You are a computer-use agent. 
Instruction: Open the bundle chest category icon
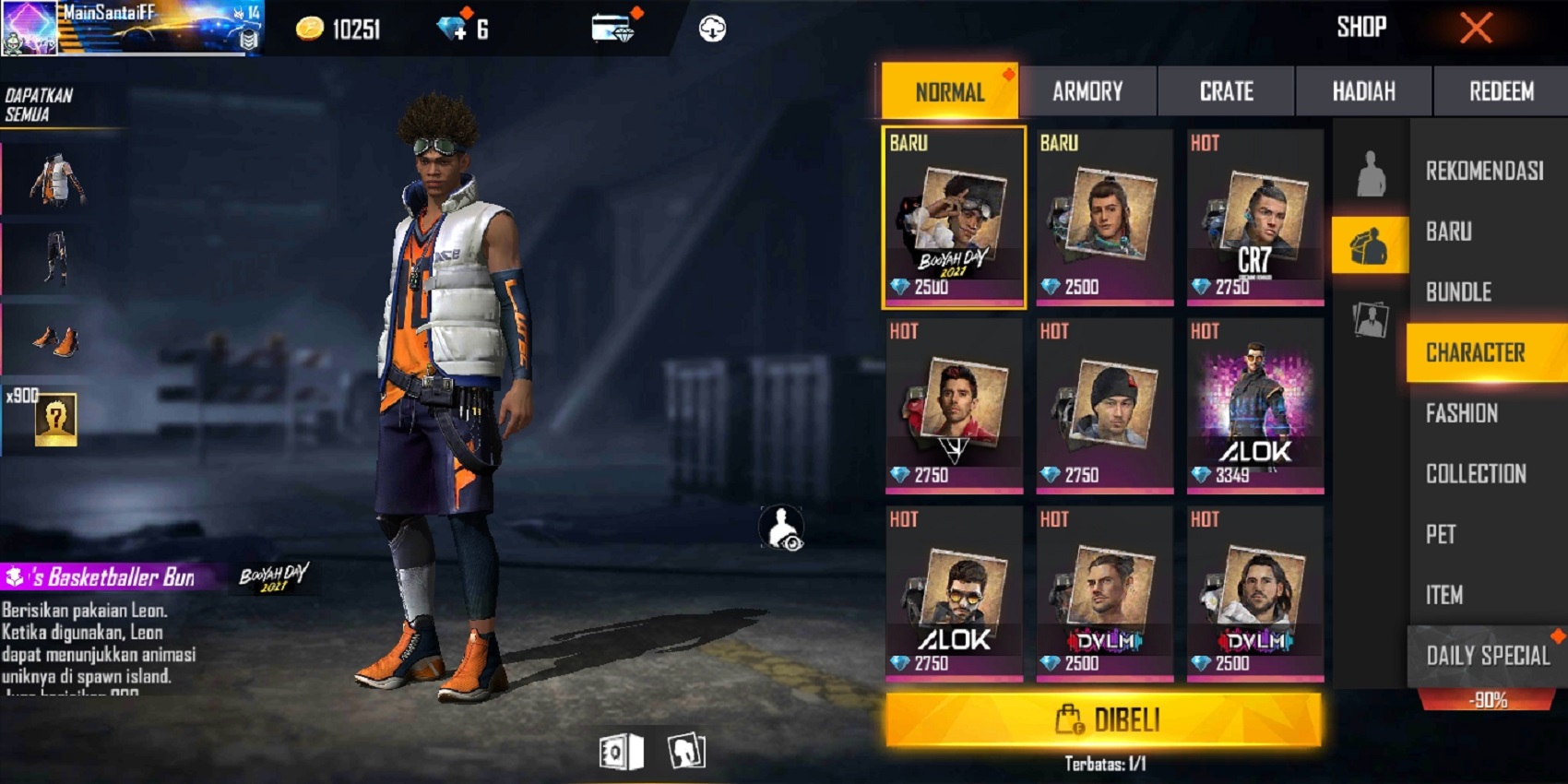click(x=1369, y=245)
